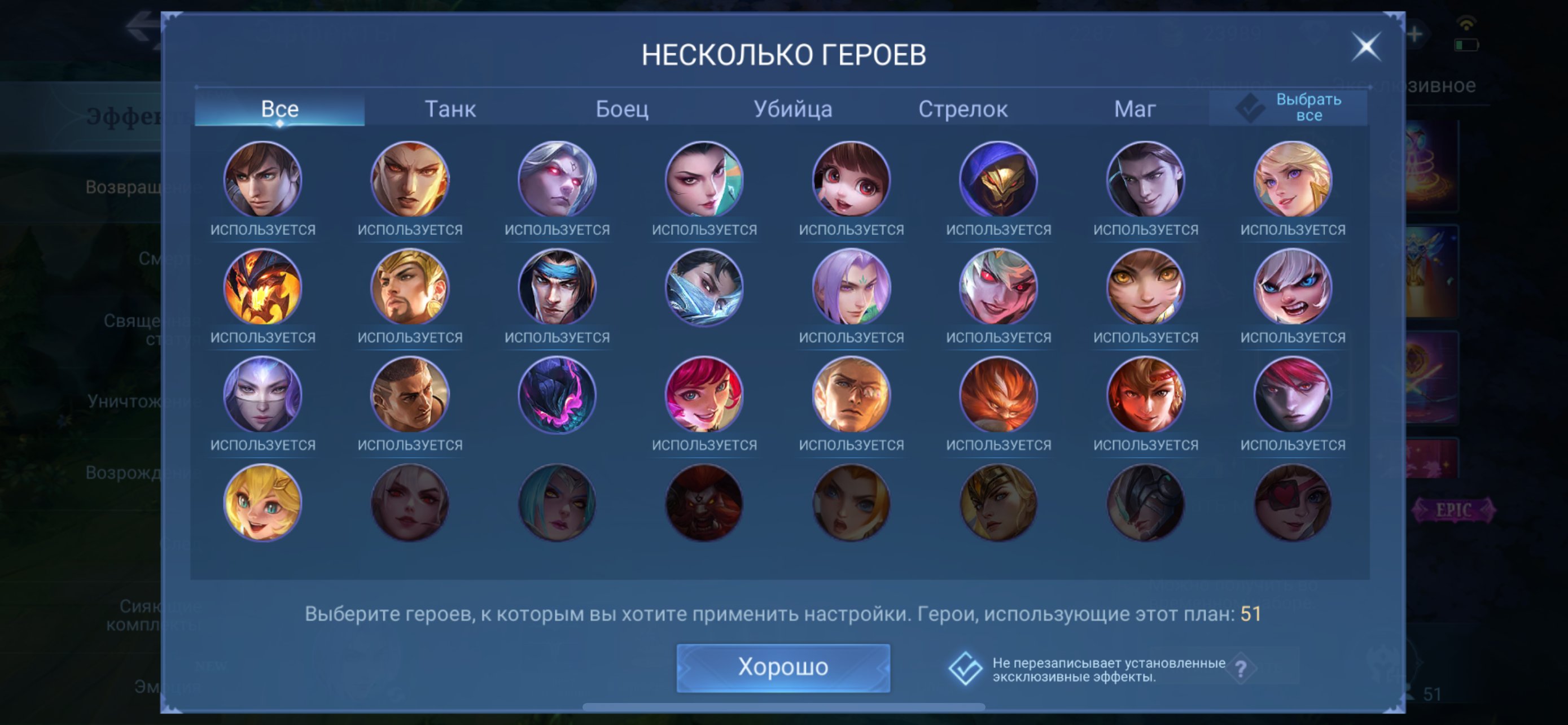Select Alucard's portrait in the top row

click(x=262, y=180)
